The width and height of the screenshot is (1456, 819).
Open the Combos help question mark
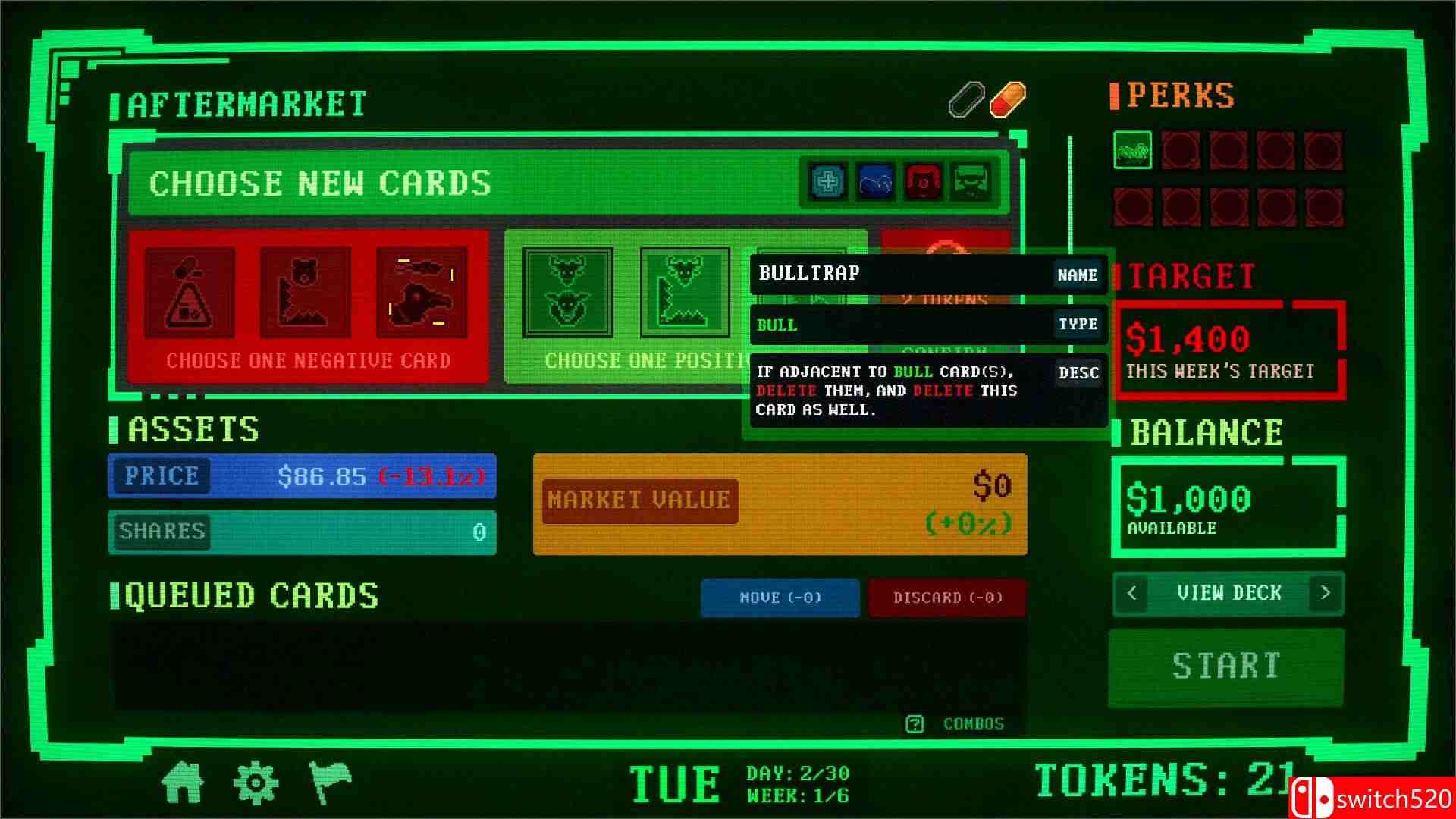click(x=915, y=724)
